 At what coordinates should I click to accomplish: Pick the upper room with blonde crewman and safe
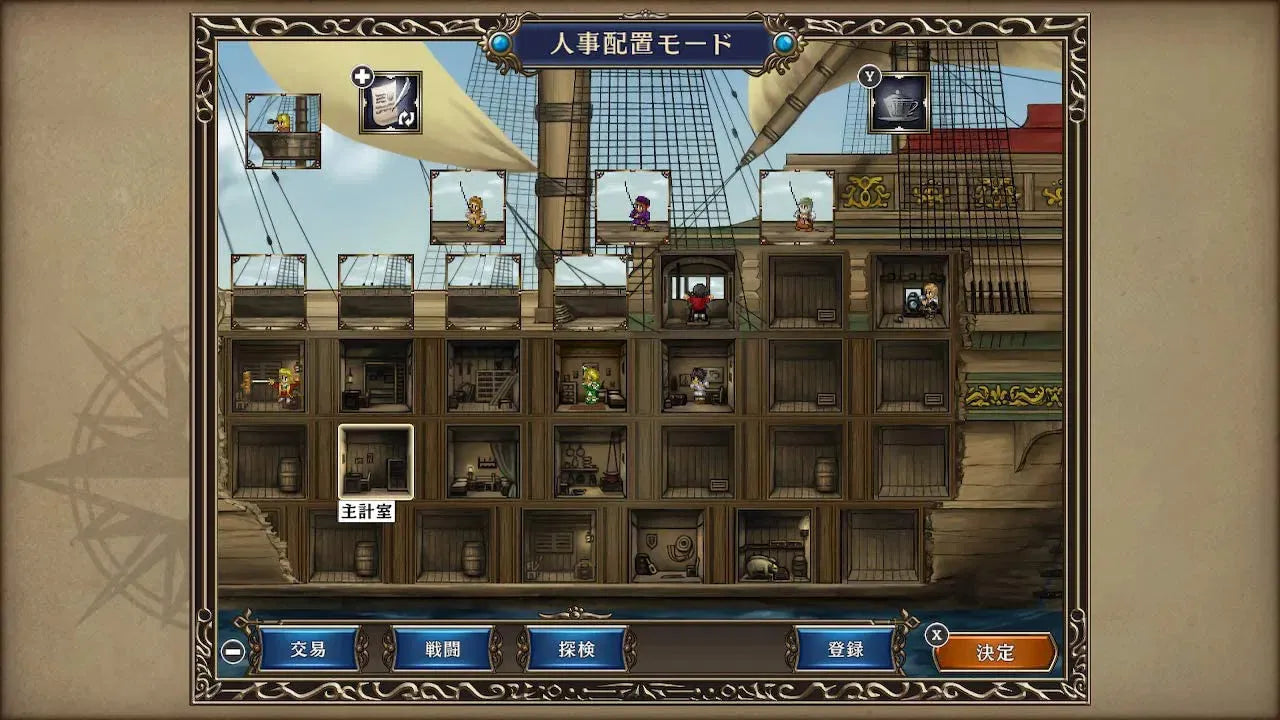[912, 291]
